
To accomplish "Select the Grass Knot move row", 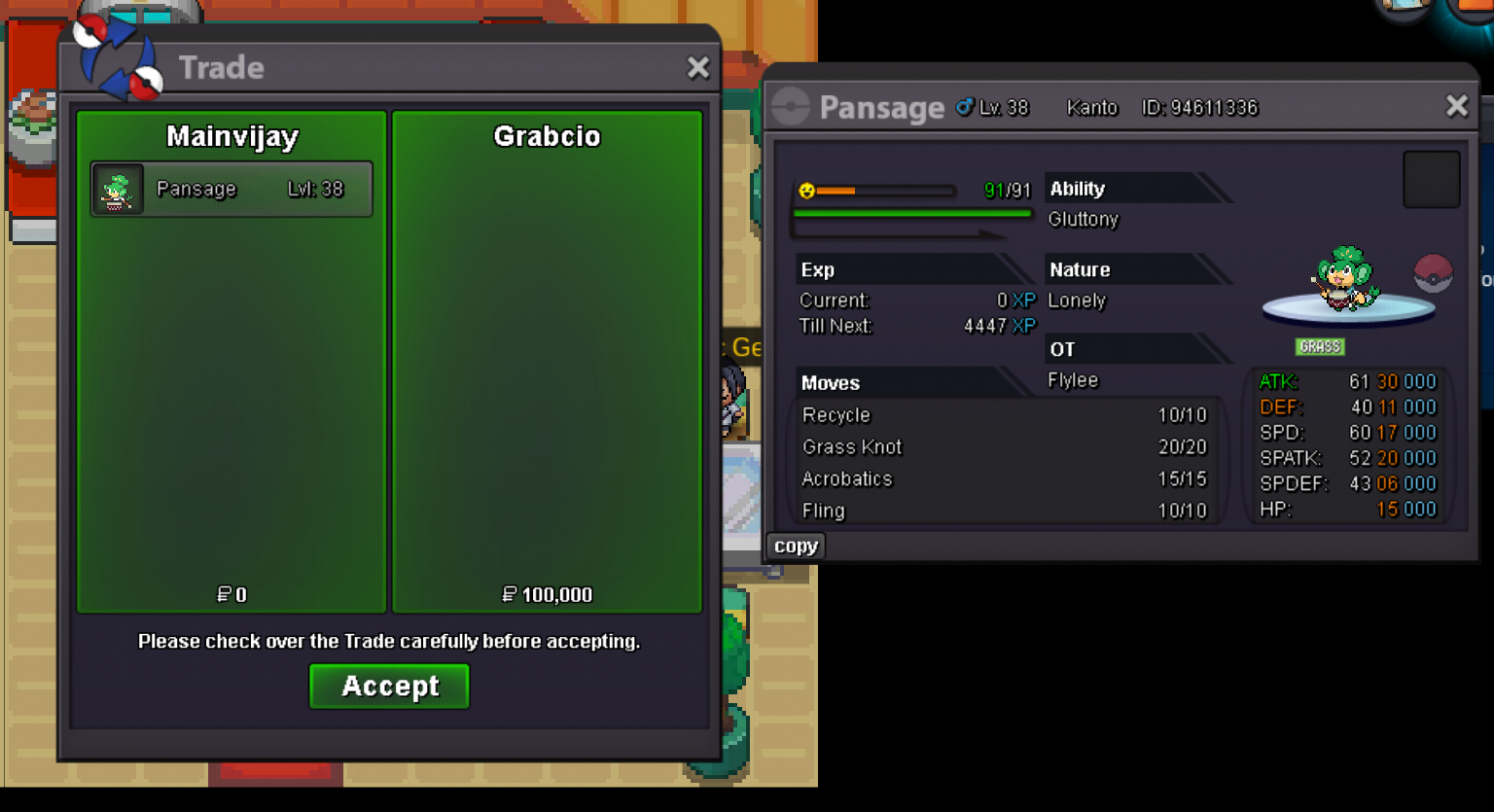I will [x=1004, y=447].
